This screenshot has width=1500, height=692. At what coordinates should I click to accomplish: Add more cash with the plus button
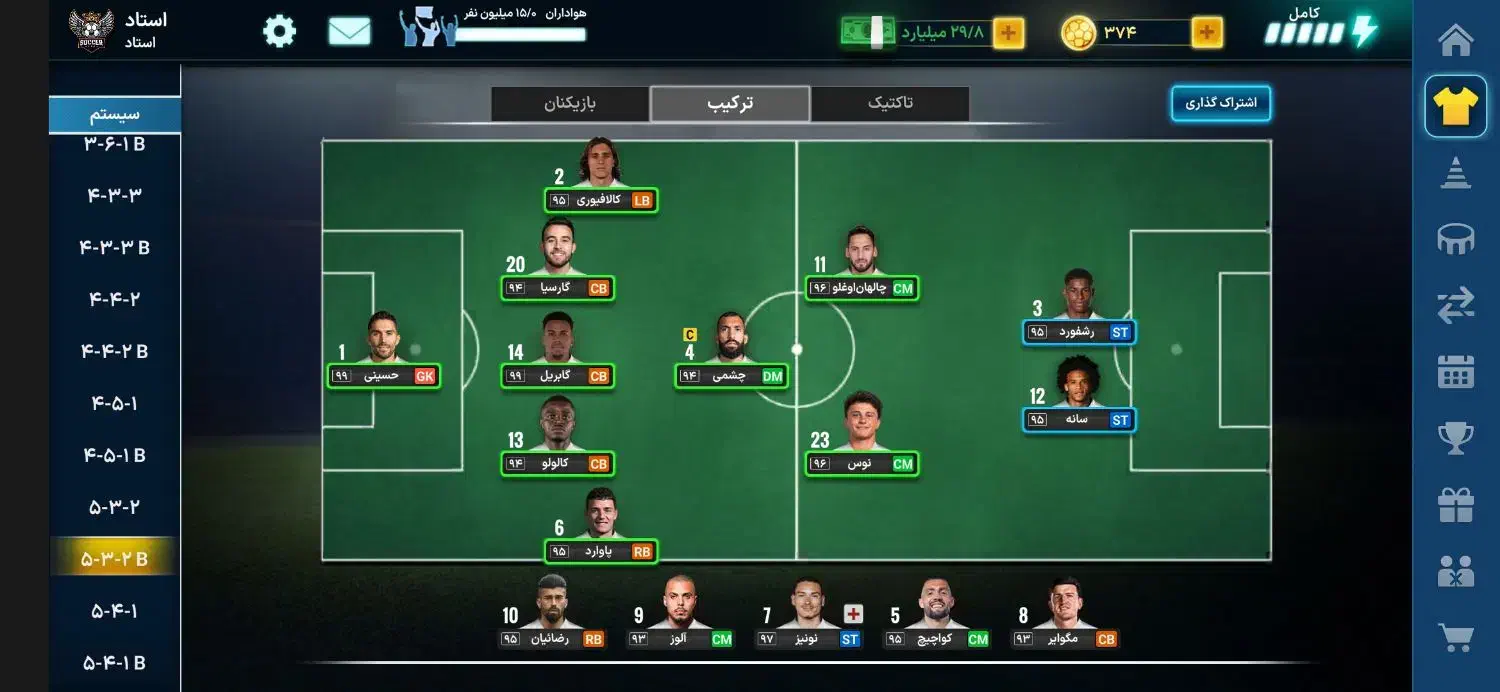[1008, 33]
